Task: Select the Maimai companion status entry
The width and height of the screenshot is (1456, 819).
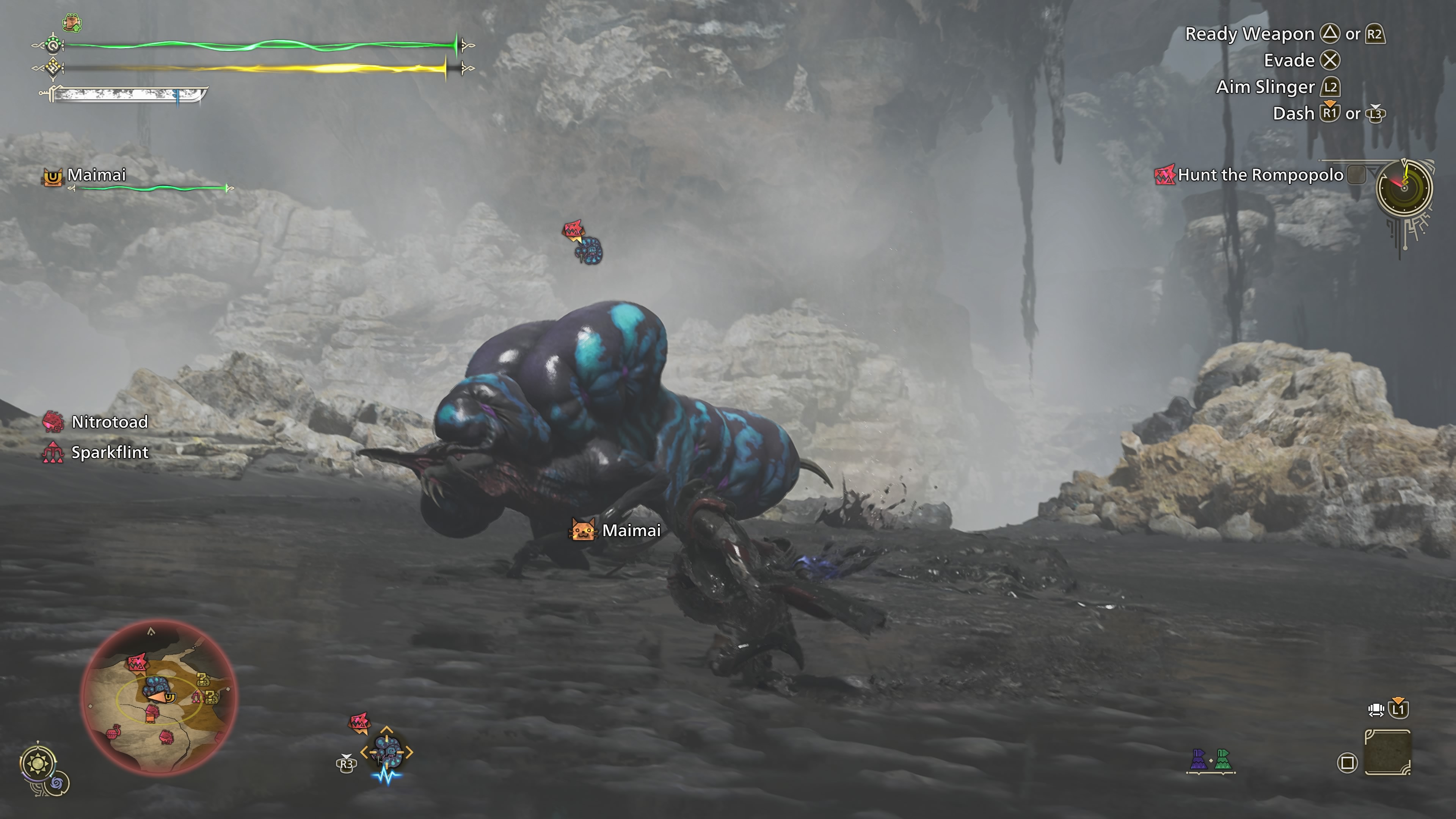Action: pyautogui.click(x=96, y=175)
